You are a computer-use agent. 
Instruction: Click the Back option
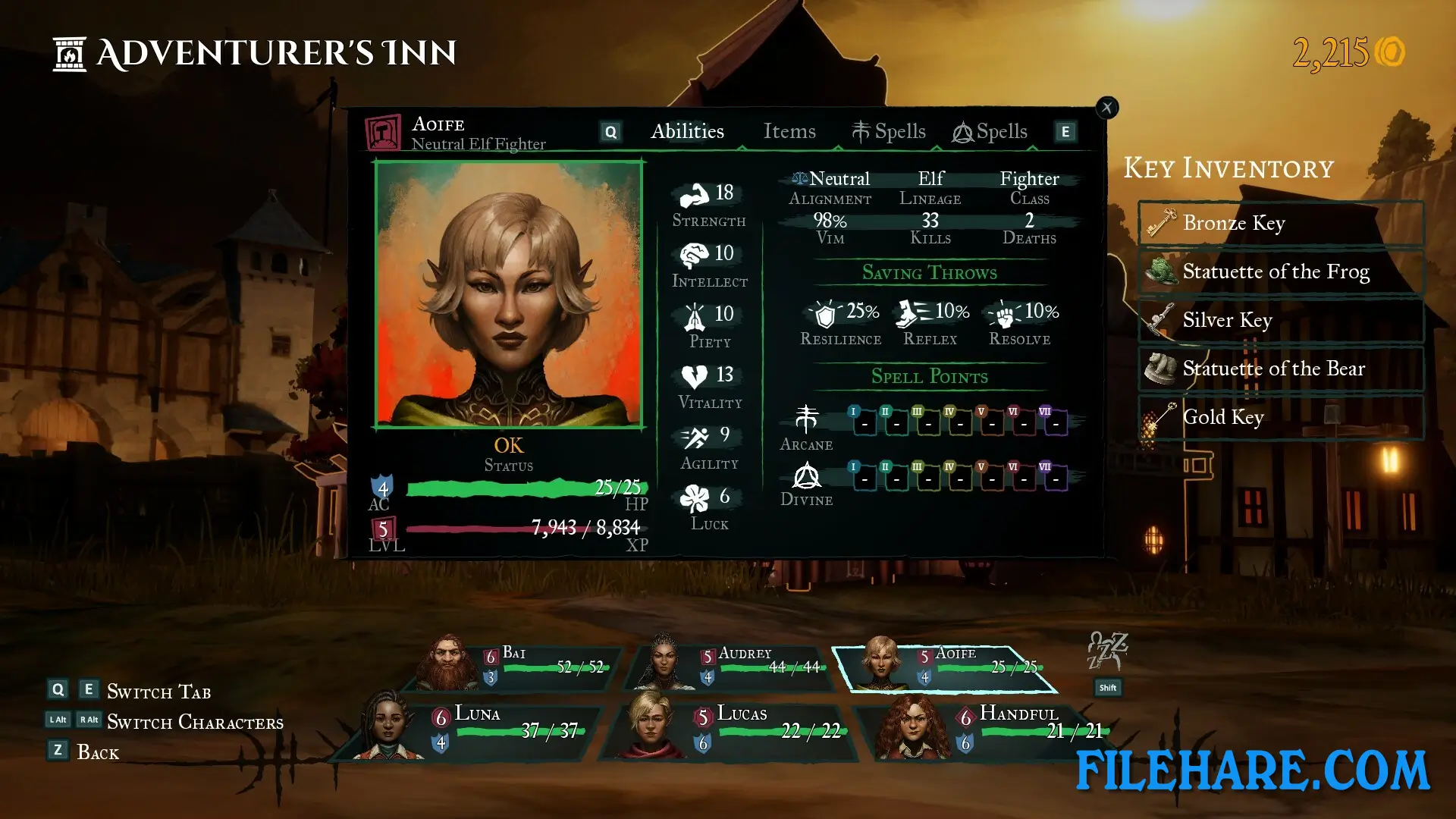click(97, 752)
